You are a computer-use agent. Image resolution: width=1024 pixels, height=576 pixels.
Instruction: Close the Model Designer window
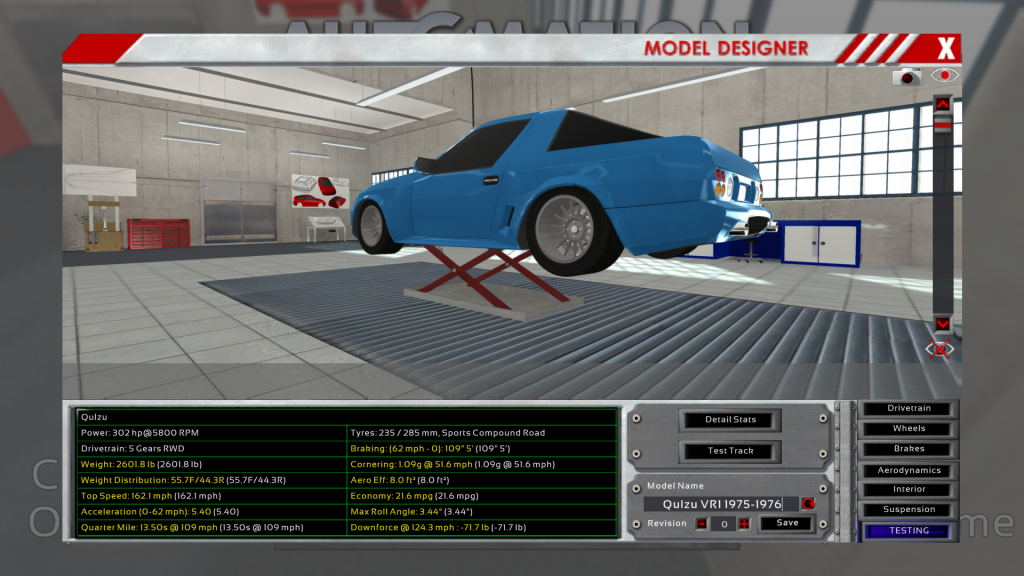[x=946, y=47]
